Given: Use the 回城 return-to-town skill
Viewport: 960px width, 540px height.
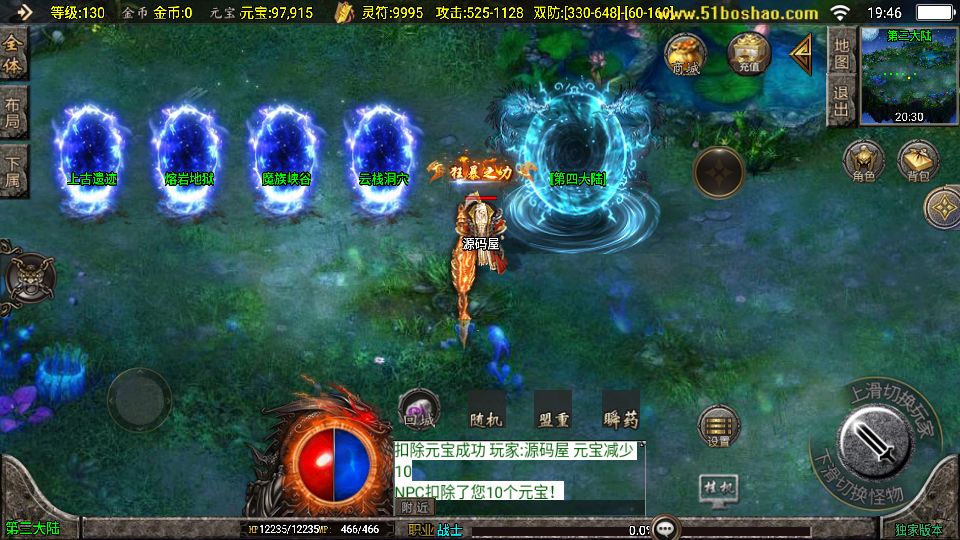Looking at the screenshot, I should click(x=419, y=410).
